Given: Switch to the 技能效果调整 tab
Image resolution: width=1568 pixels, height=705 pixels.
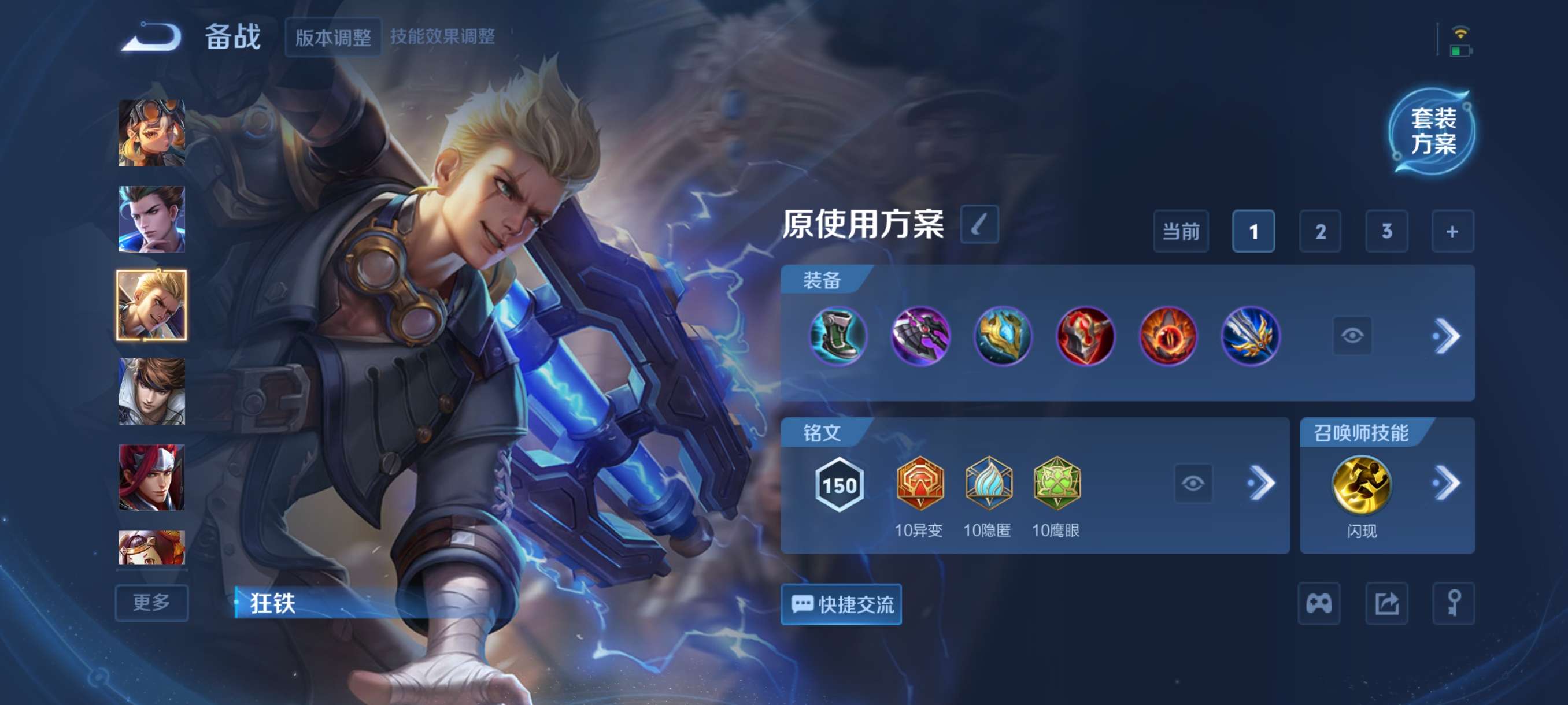Looking at the screenshot, I should [x=442, y=37].
